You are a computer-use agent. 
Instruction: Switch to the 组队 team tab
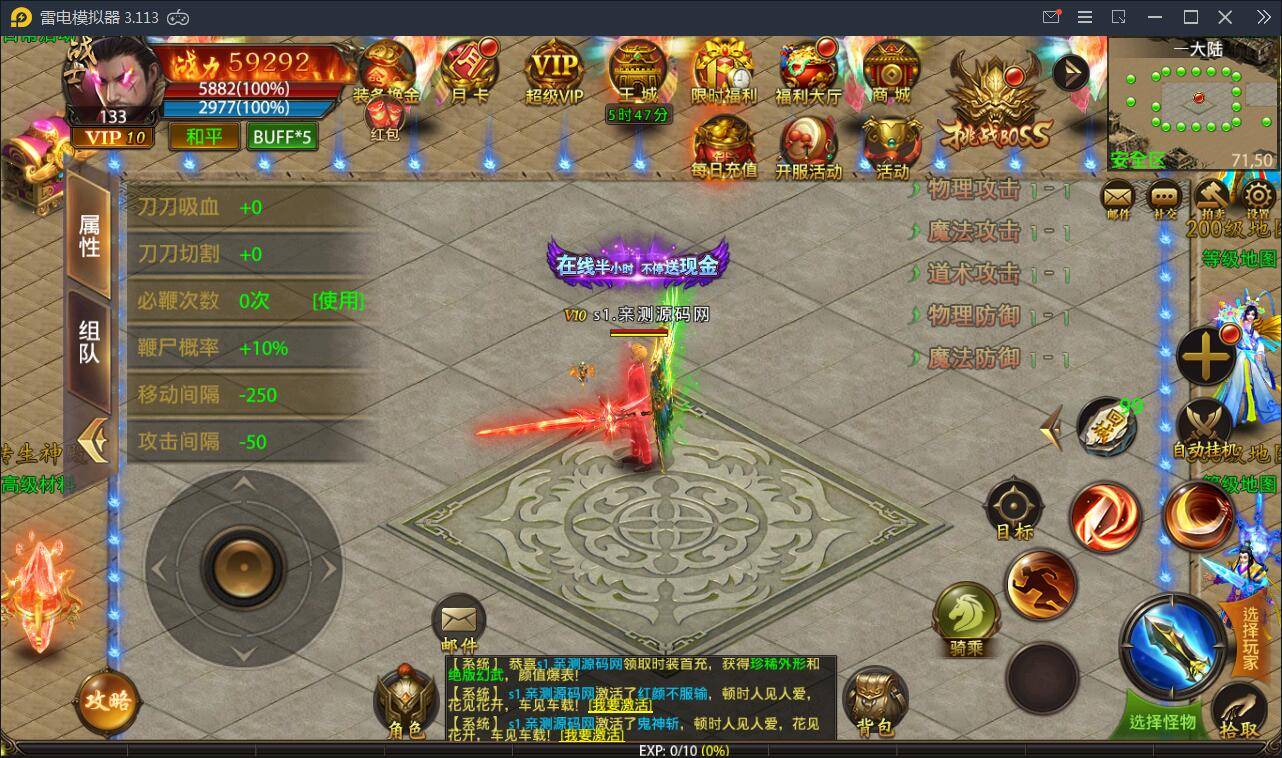[x=90, y=341]
